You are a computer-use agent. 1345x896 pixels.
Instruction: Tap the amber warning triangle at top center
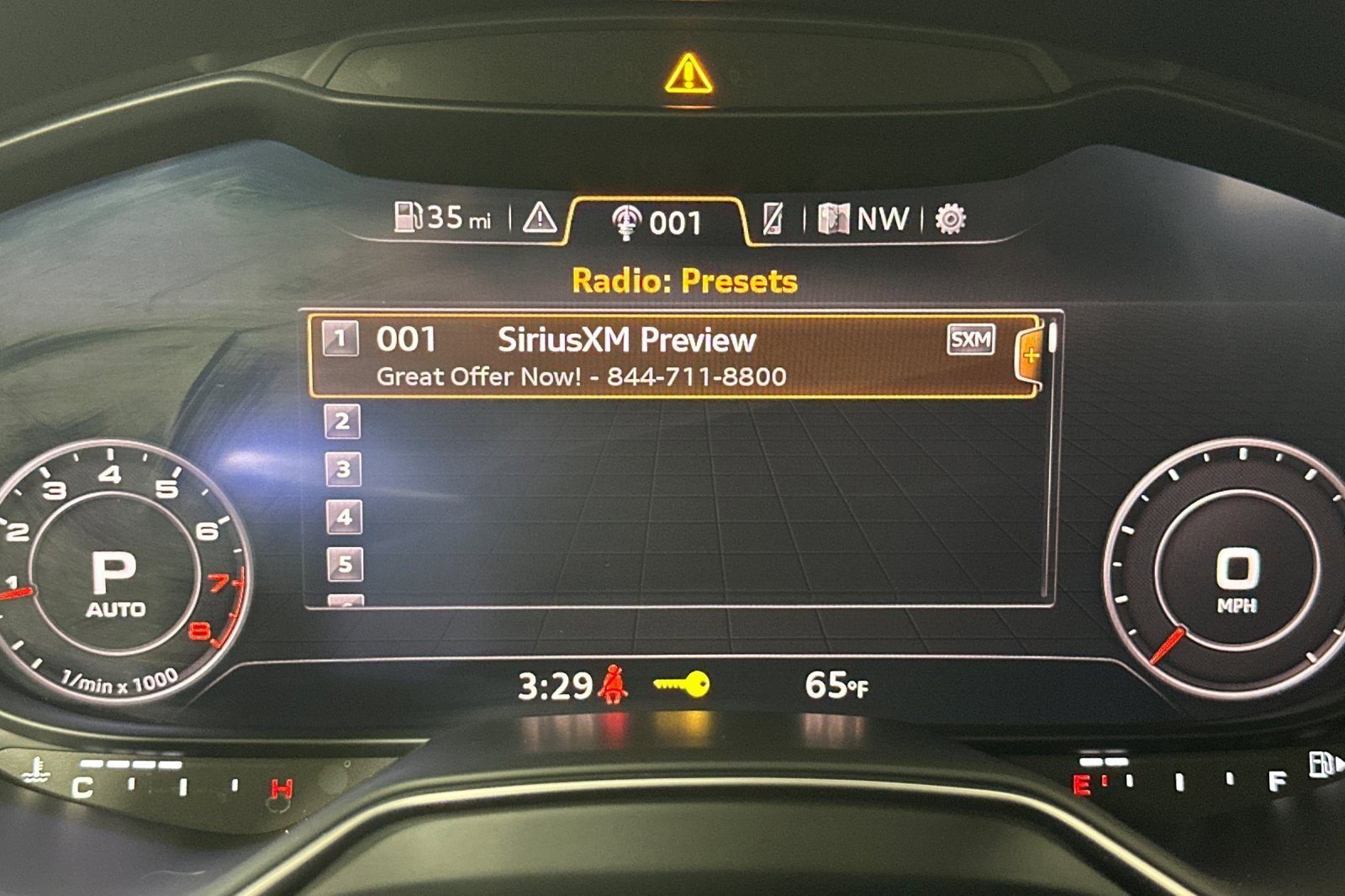(688, 75)
